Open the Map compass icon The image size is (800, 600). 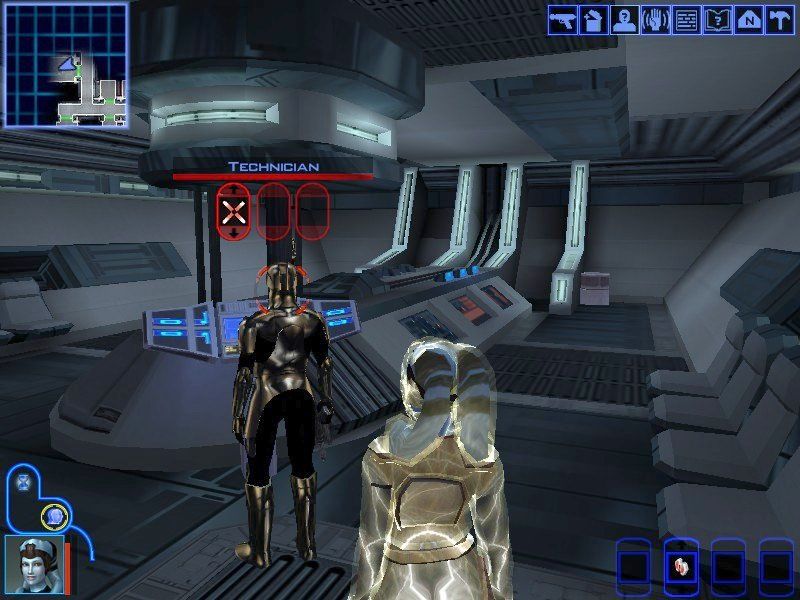747,19
